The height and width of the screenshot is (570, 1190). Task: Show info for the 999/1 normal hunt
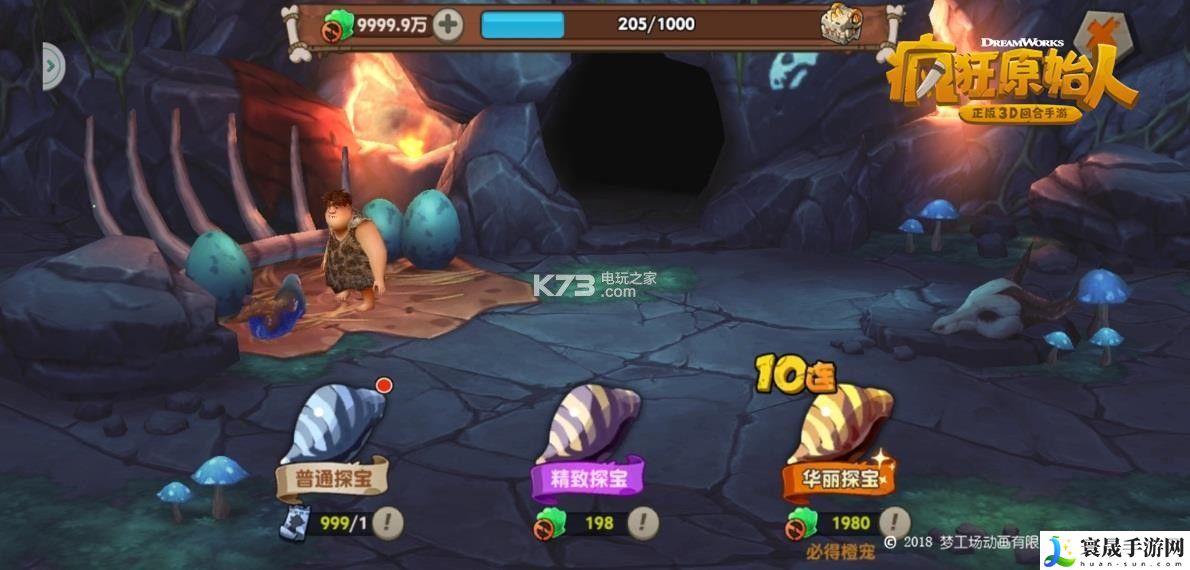tap(388, 521)
